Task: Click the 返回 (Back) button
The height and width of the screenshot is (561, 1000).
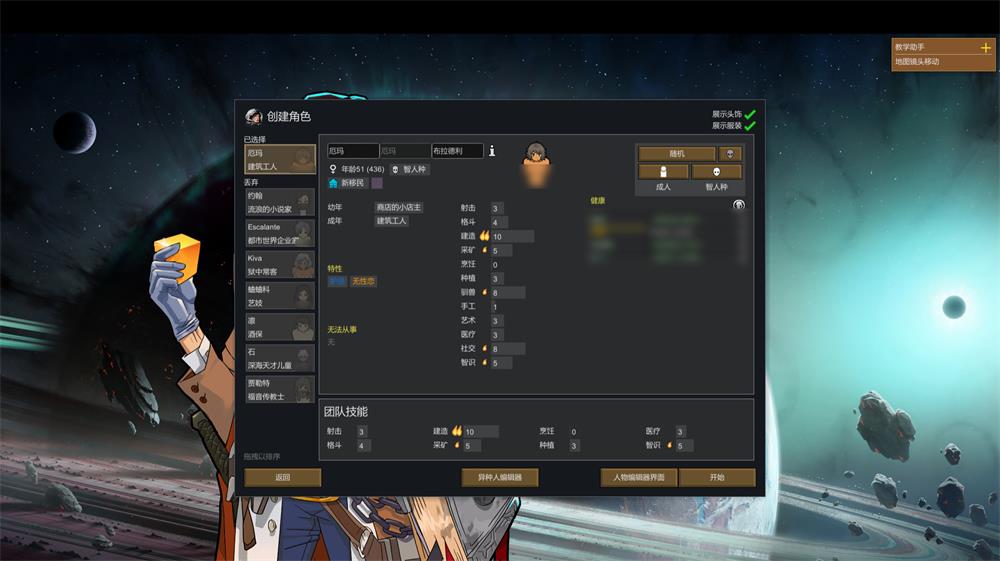Action: pyautogui.click(x=283, y=478)
